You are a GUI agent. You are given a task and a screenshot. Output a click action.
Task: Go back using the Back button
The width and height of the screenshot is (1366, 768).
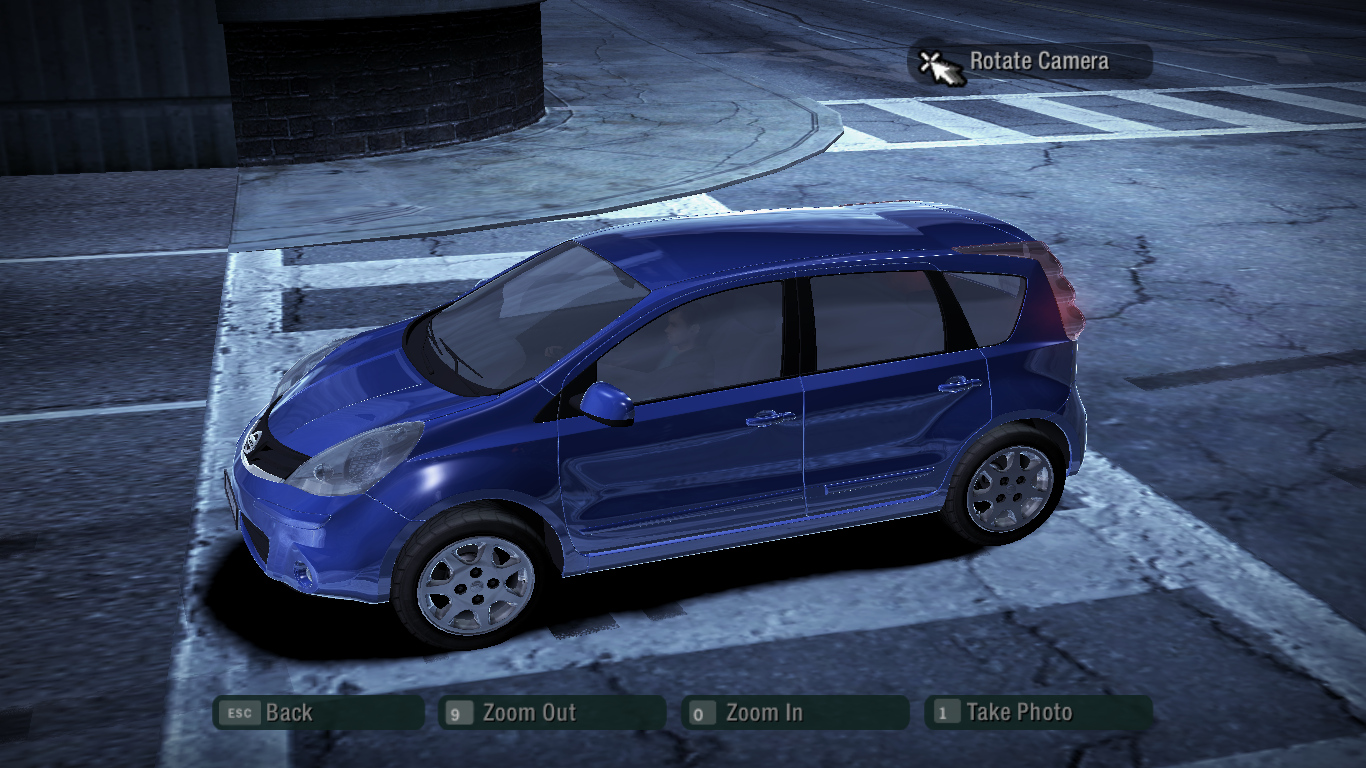pos(318,713)
